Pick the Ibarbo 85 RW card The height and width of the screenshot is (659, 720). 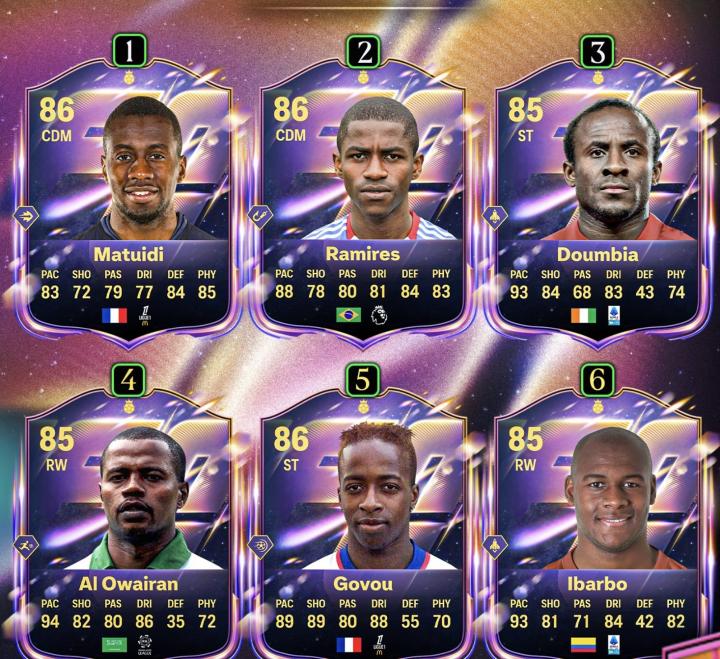pos(598,530)
